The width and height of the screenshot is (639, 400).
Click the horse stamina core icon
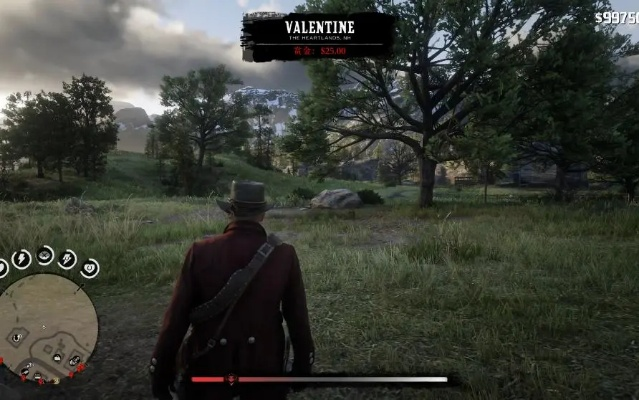68,259
